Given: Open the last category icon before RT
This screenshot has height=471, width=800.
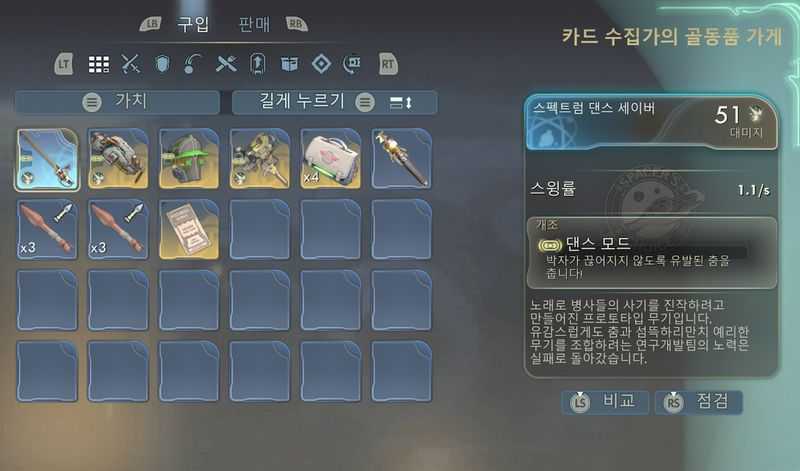Looking at the screenshot, I should 352,64.
